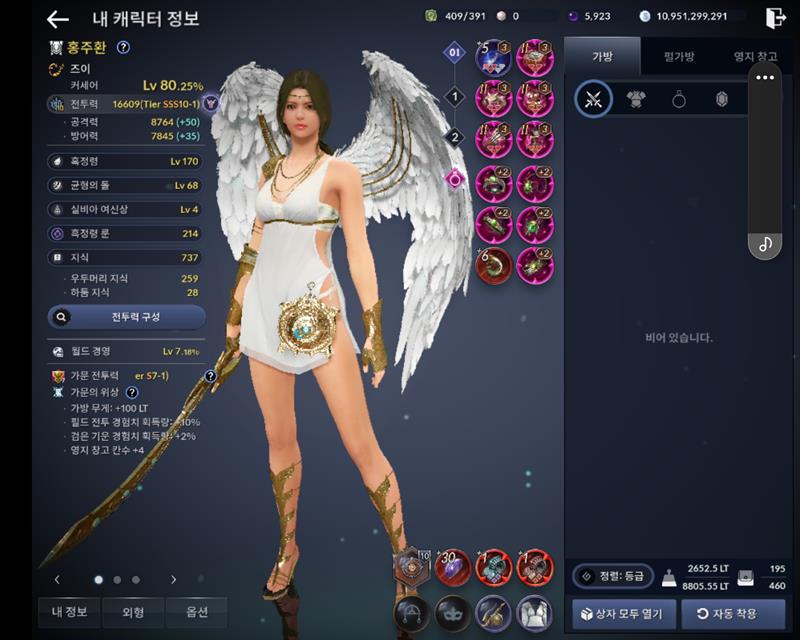The image size is (800, 640).
Task: Select the armor category filter
Action: tap(635, 99)
